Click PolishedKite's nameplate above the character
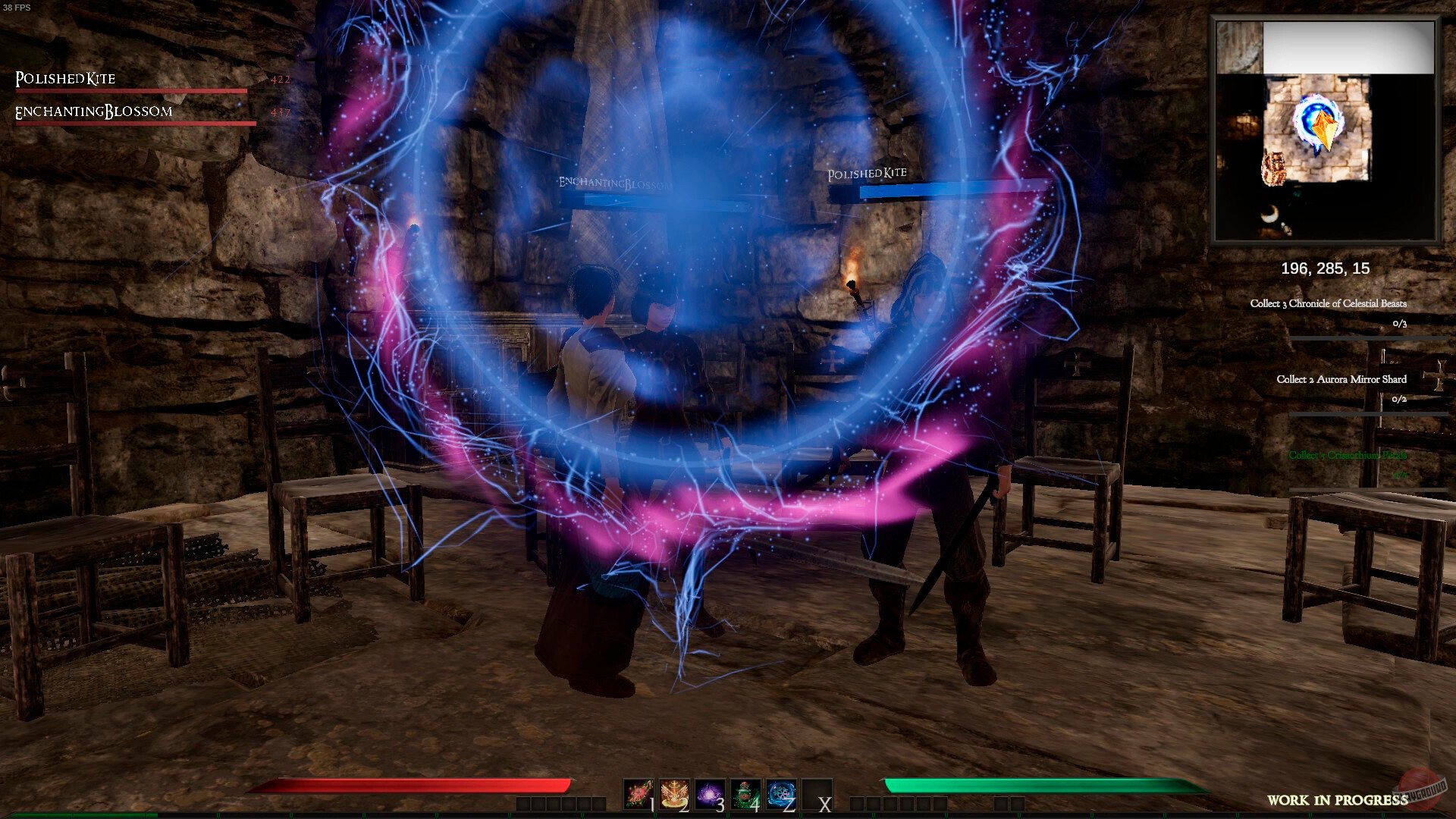 pyautogui.click(x=865, y=173)
